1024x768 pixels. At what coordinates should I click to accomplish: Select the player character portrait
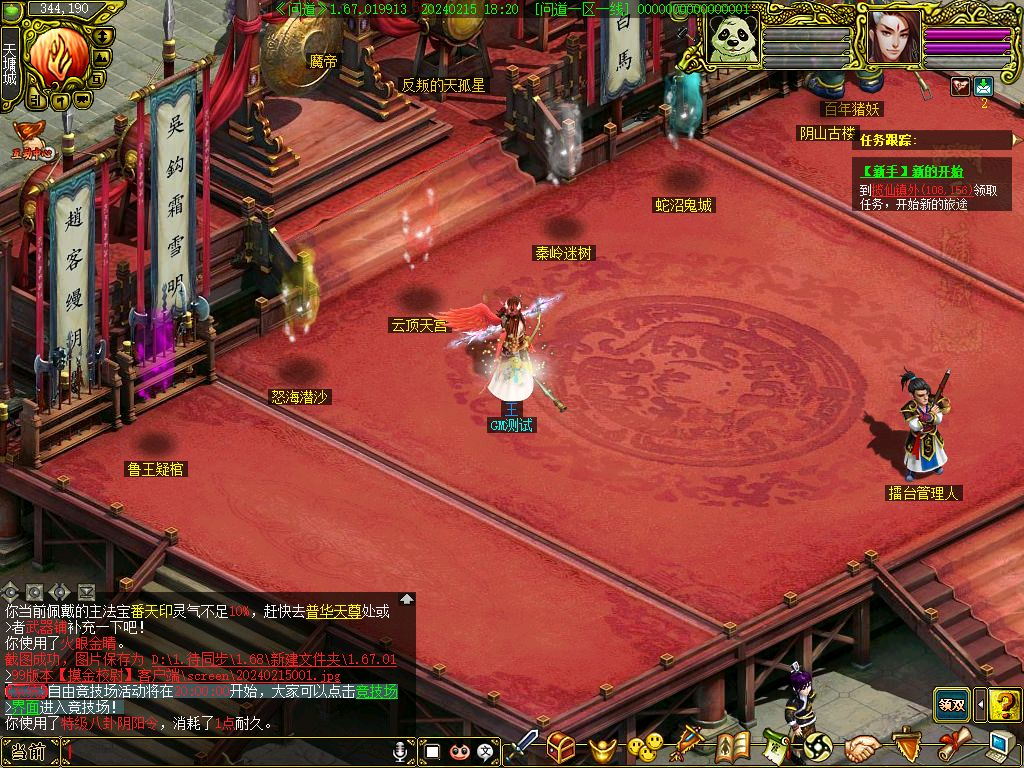893,39
